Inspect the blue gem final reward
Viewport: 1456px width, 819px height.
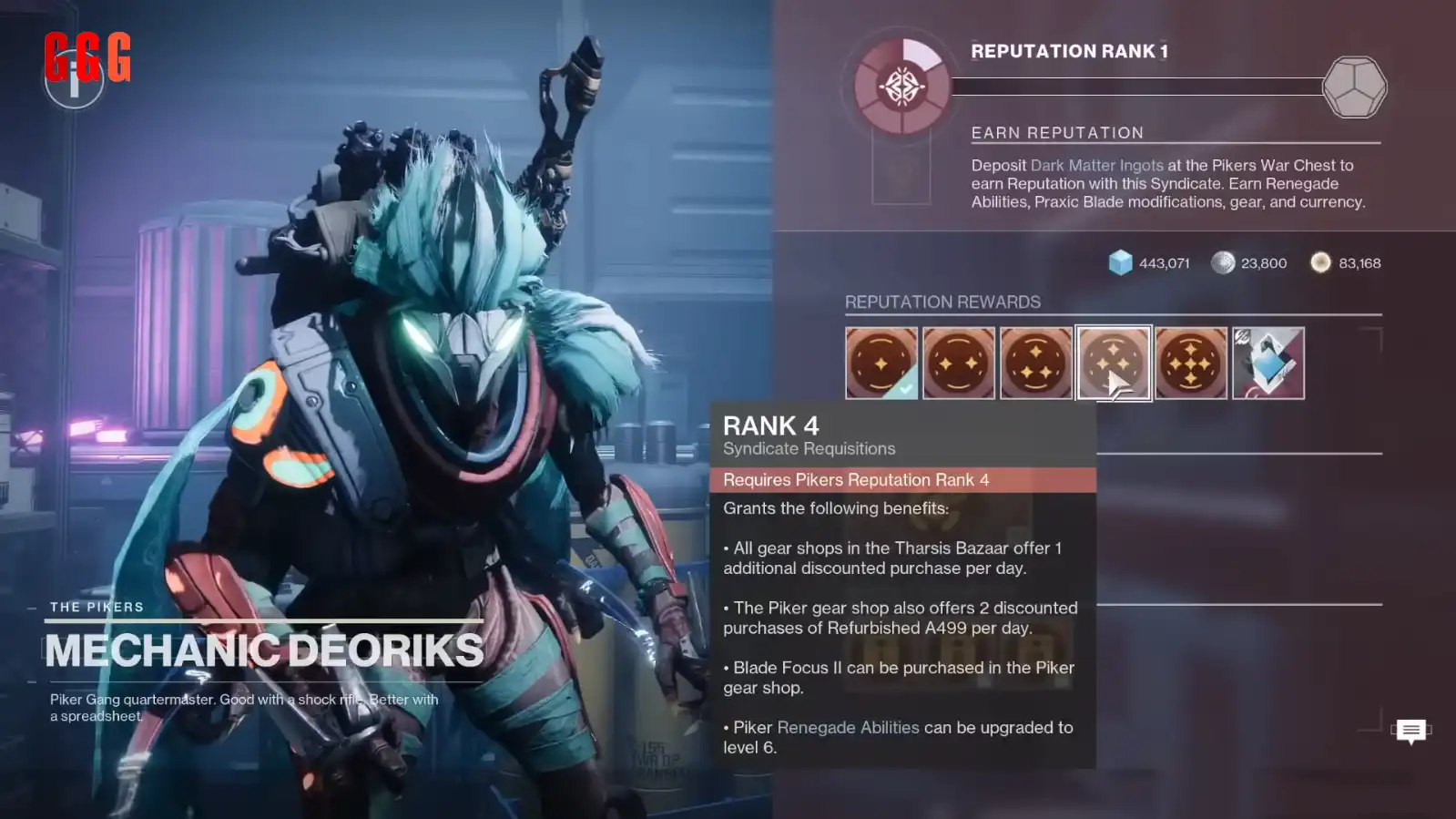click(x=1268, y=363)
